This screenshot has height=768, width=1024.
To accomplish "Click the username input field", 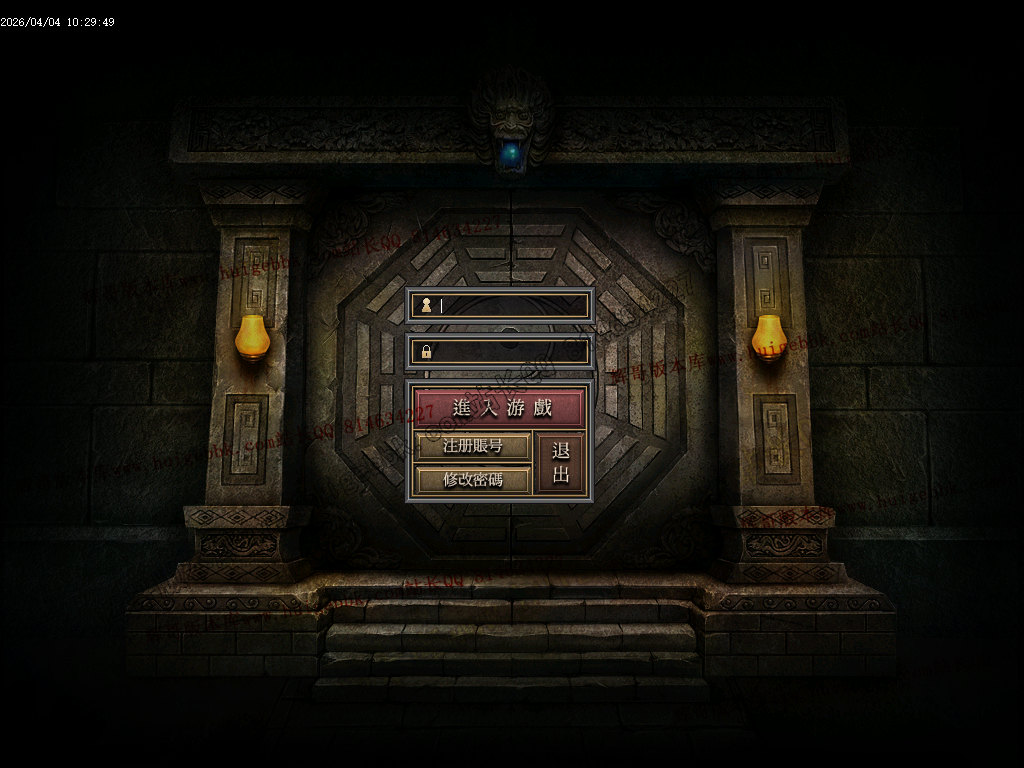I will [x=510, y=305].
